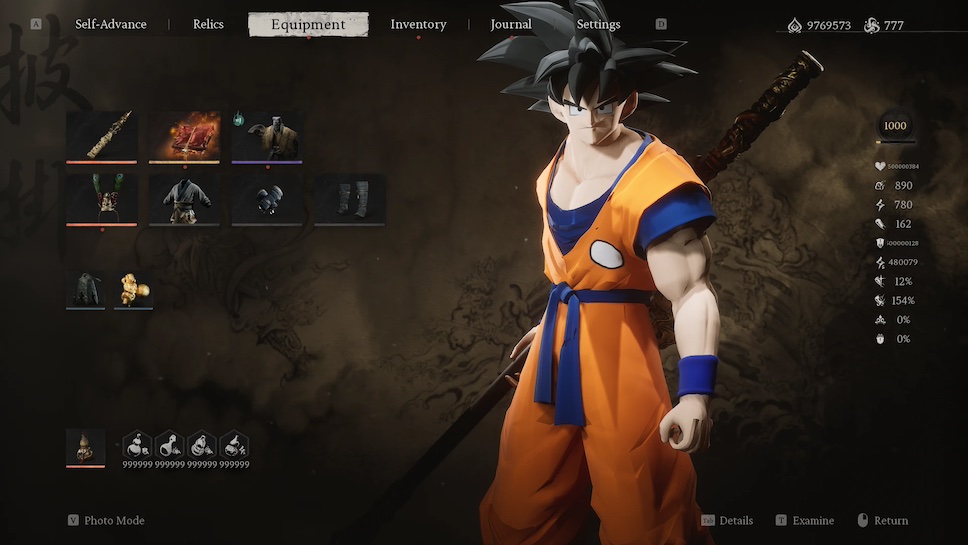The image size is (968, 545).
Task: Select the Equipment tab
Action: pyautogui.click(x=308, y=24)
